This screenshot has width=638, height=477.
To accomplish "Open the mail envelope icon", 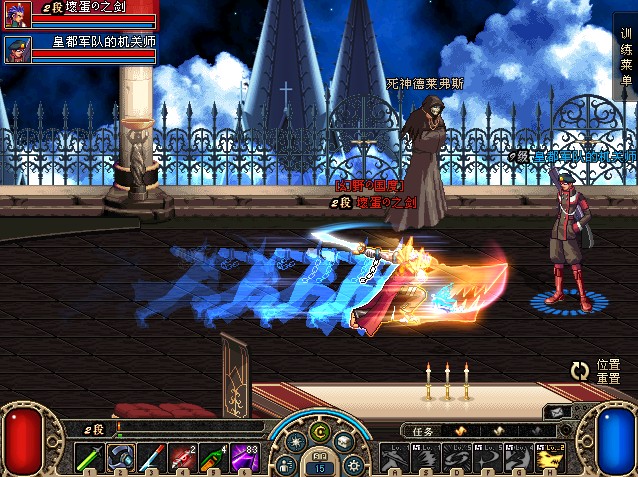I will coord(558,412).
